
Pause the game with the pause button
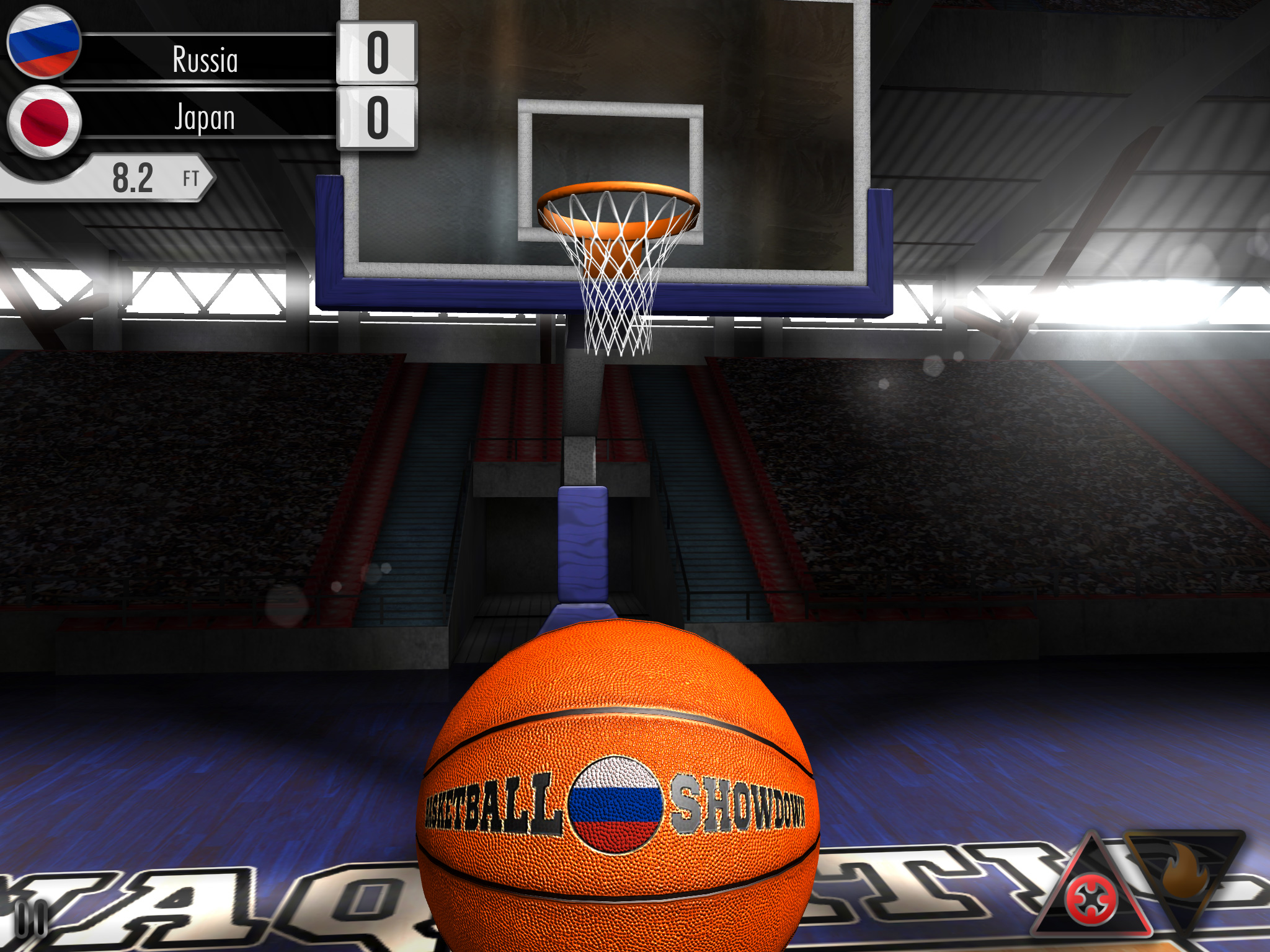[x=31, y=918]
